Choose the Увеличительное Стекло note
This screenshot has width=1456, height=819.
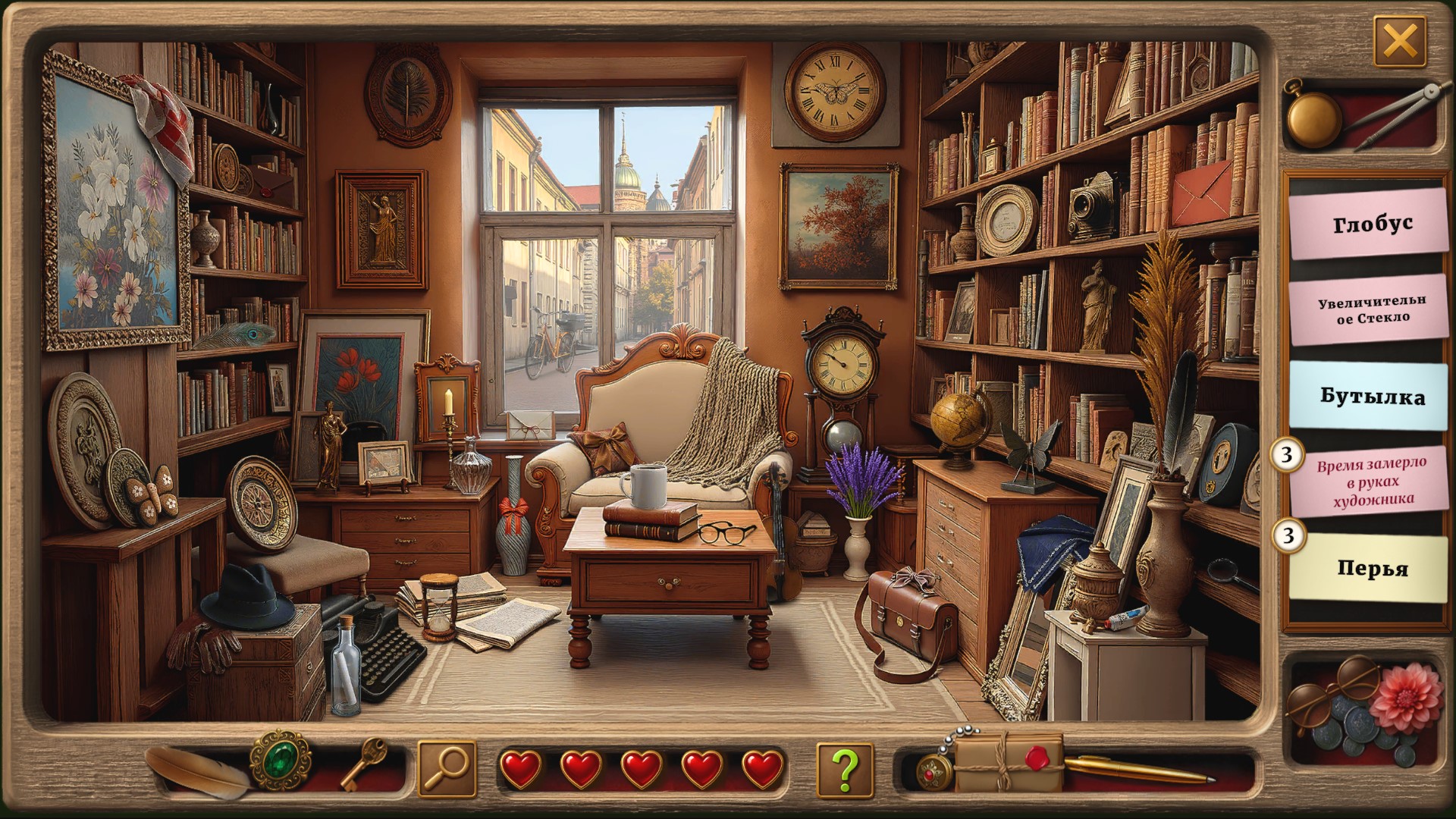click(1371, 309)
